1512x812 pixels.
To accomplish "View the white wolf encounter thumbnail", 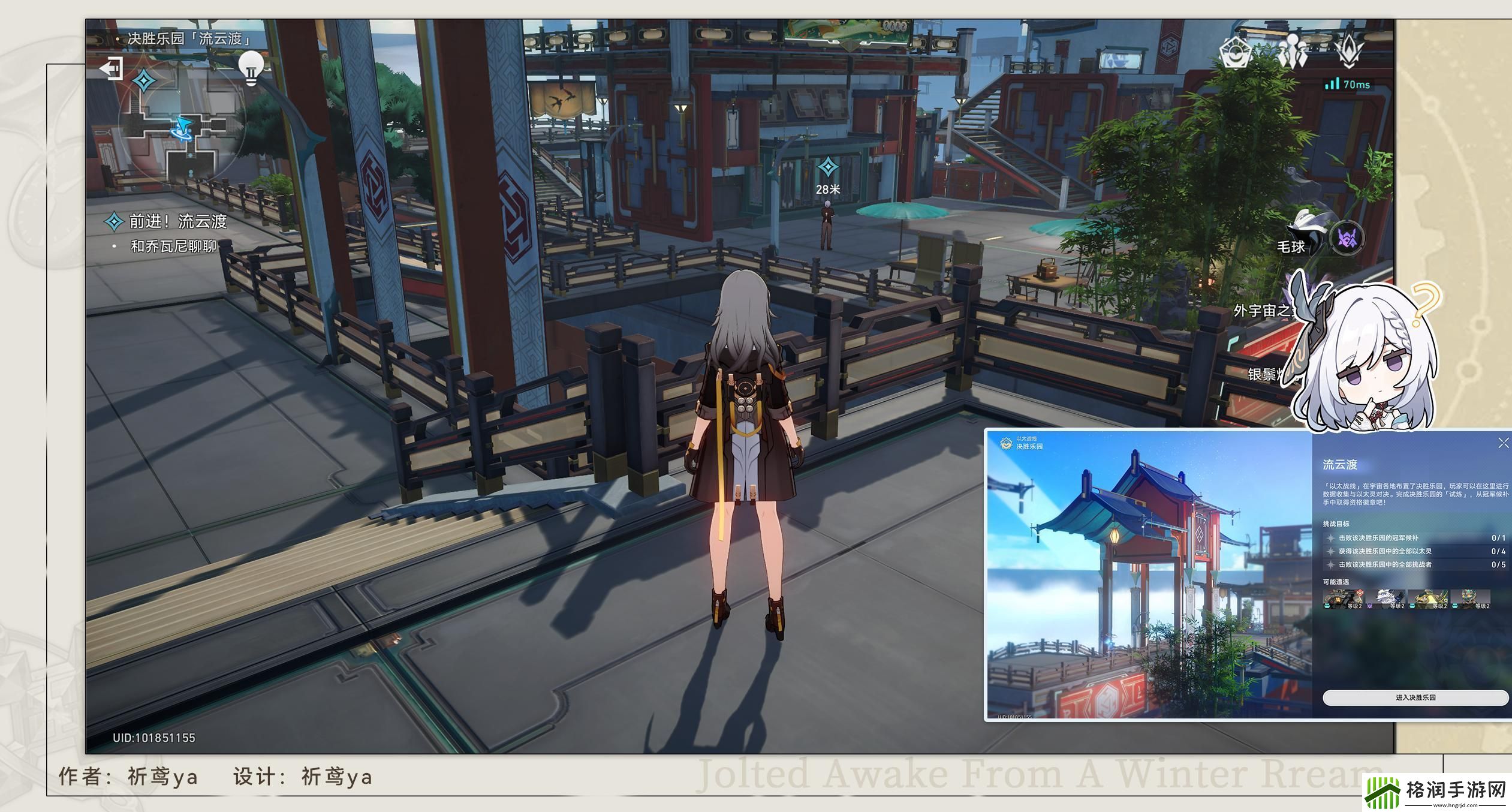I will [x=1385, y=599].
